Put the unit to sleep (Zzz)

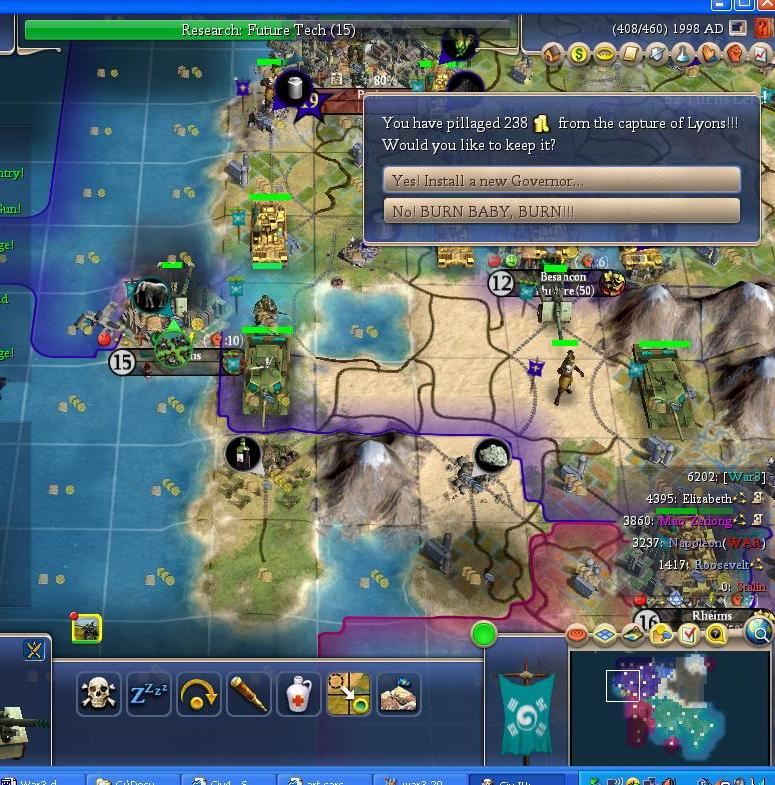(x=148, y=693)
